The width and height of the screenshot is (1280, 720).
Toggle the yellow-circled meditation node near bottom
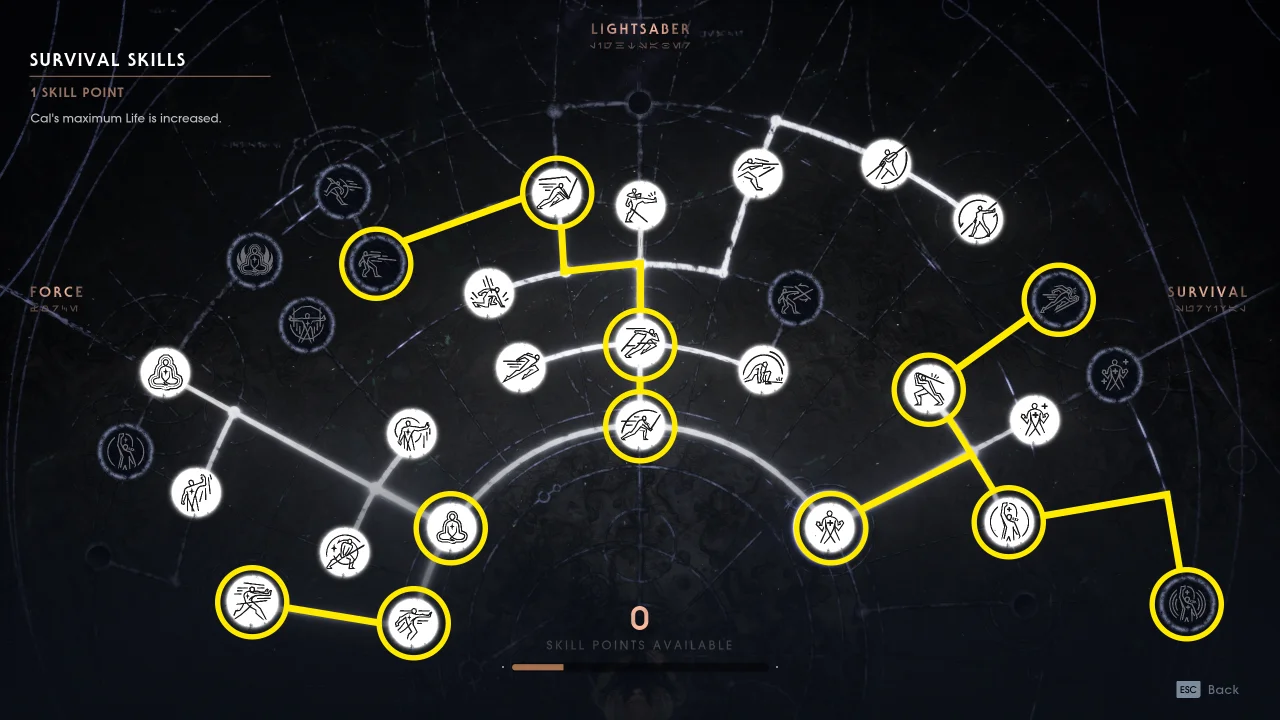pos(451,527)
